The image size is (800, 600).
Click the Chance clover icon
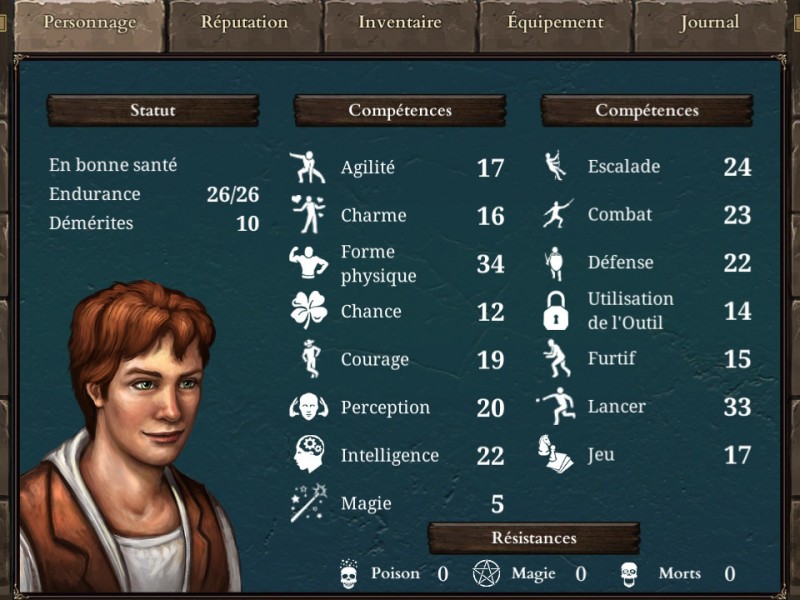click(308, 311)
